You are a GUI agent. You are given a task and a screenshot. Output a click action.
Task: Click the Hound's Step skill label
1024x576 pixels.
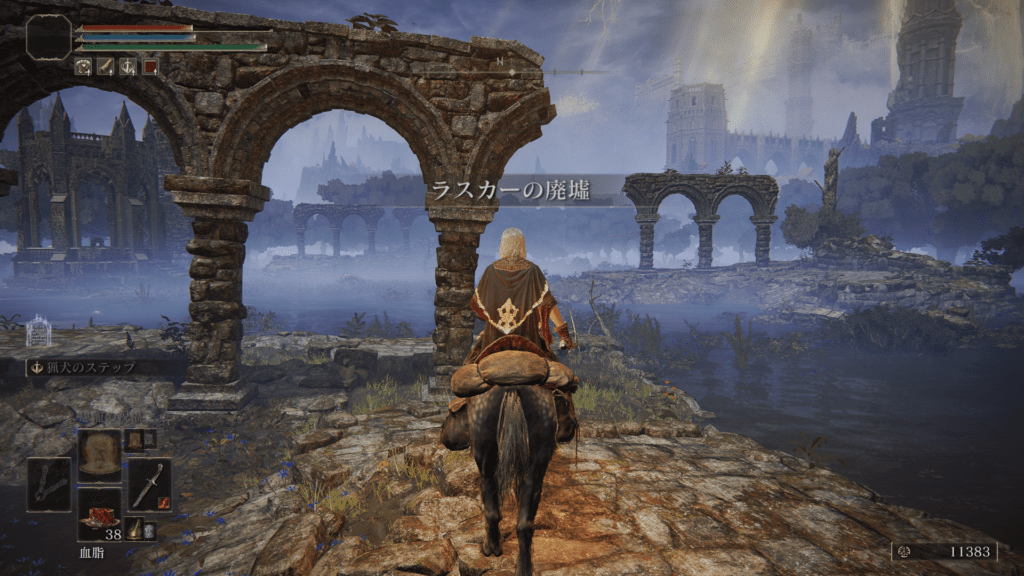[x=93, y=367]
